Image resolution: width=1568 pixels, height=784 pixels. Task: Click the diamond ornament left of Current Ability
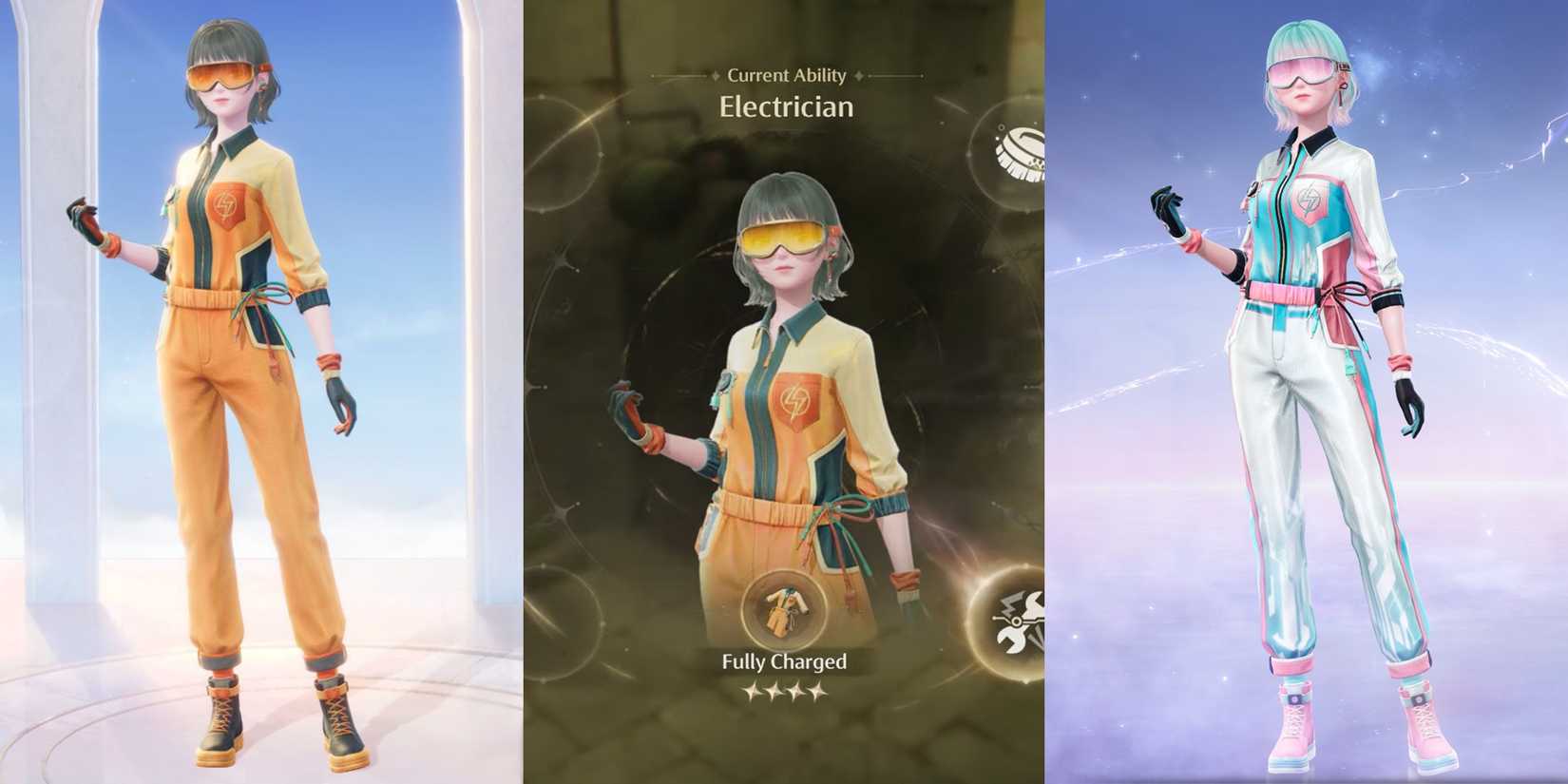click(x=716, y=76)
